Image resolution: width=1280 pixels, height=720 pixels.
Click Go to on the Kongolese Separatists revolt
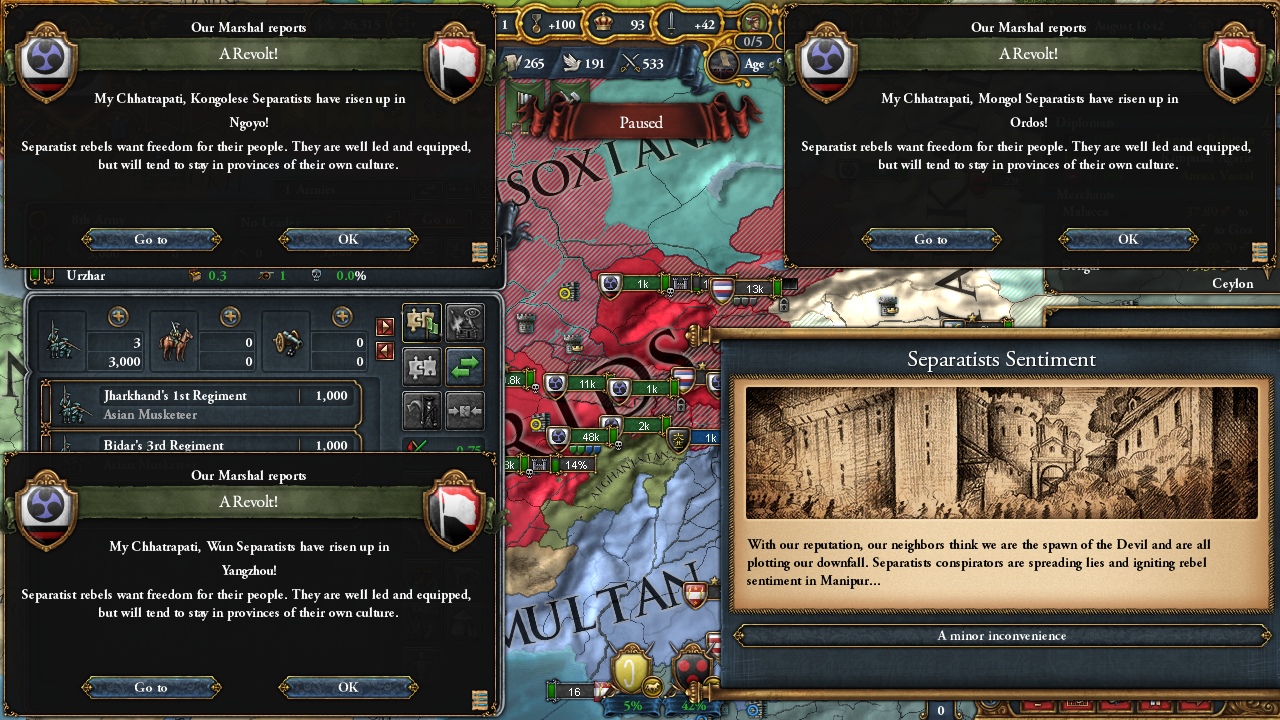click(x=151, y=239)
